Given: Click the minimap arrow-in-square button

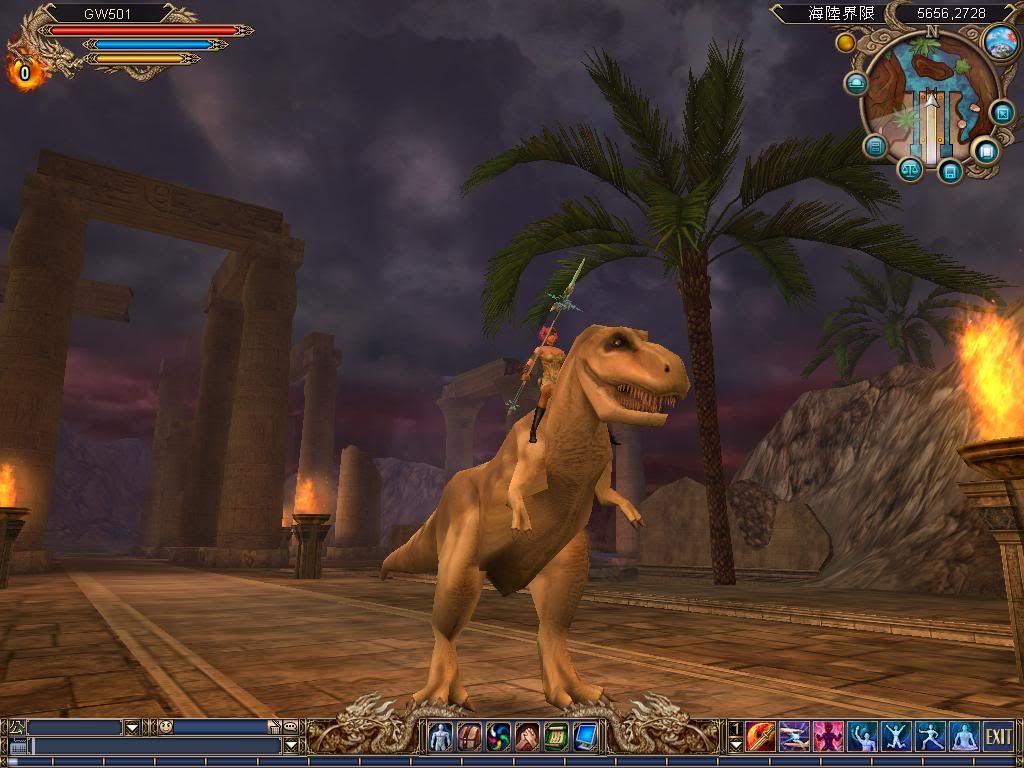Looking at the screenshot, I should 1002,112.
